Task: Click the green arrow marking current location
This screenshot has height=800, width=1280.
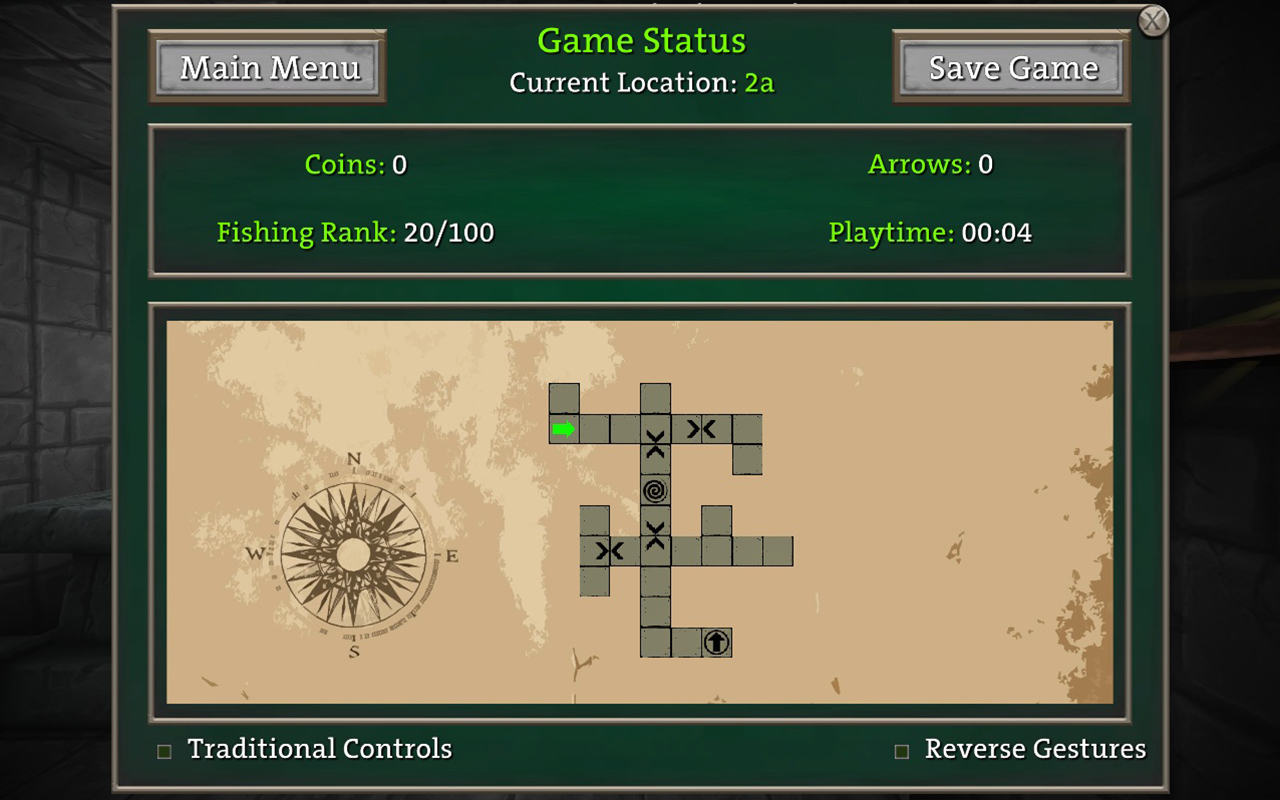Action: (565, 430)
